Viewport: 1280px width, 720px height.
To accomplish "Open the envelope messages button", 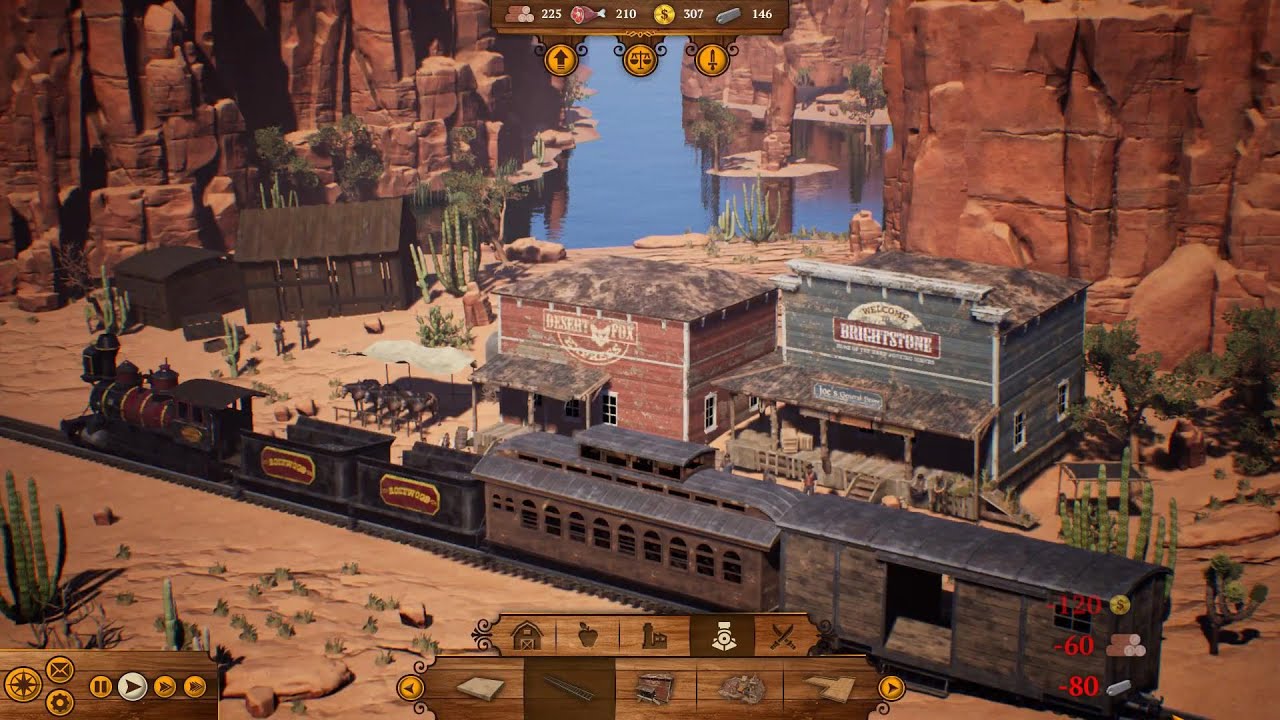I will [60, 668].
